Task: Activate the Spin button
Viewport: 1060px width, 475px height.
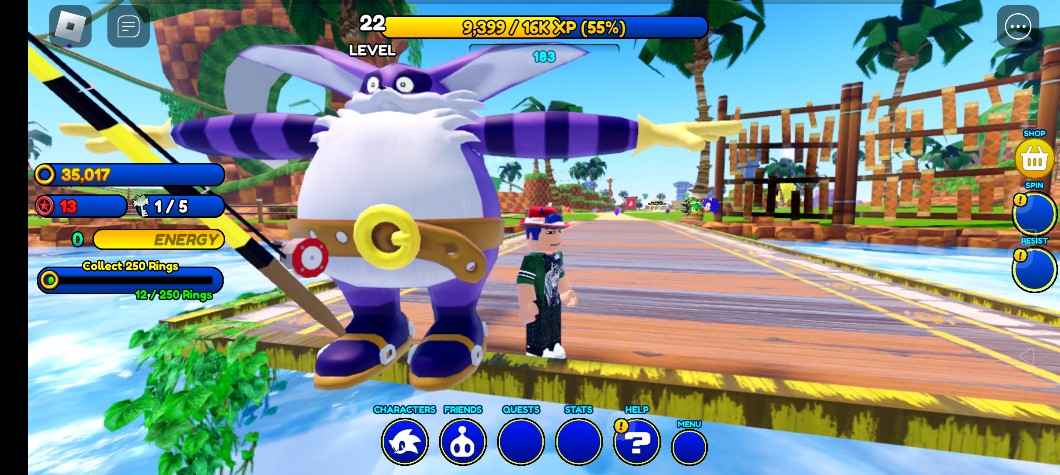Action: [1034, 214]
